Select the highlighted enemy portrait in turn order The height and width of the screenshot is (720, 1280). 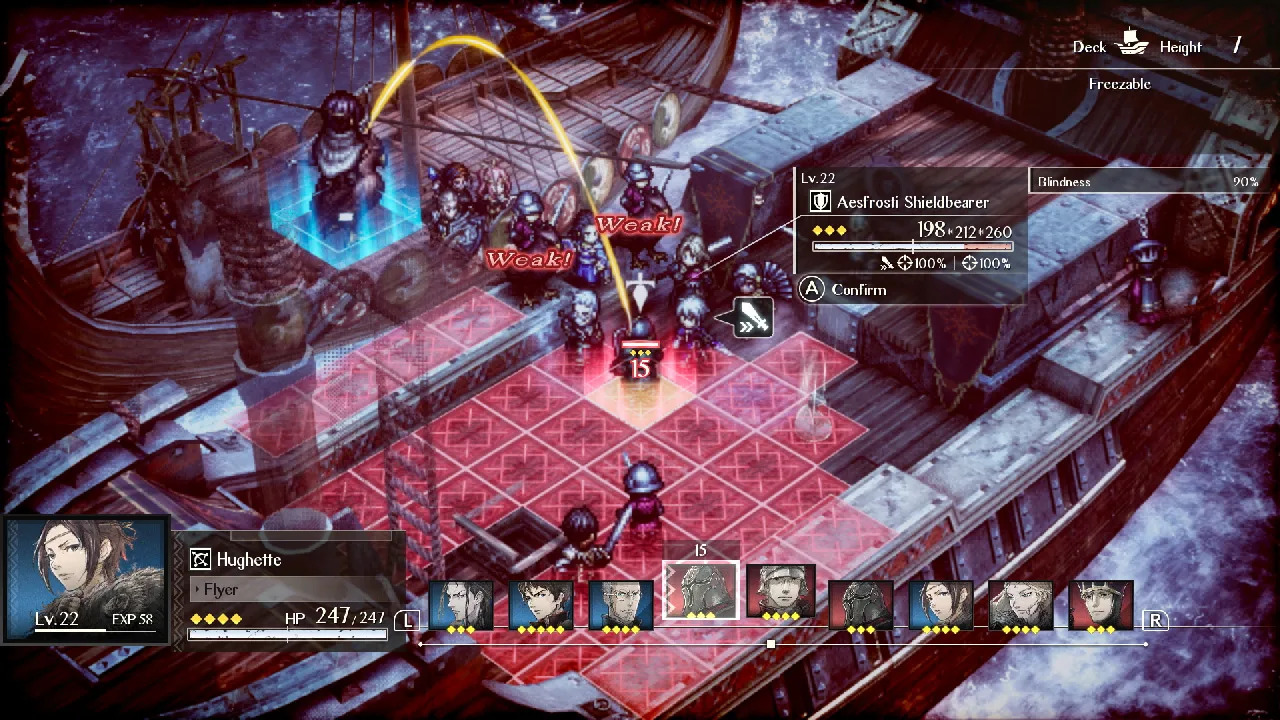(x=699, y=588)
